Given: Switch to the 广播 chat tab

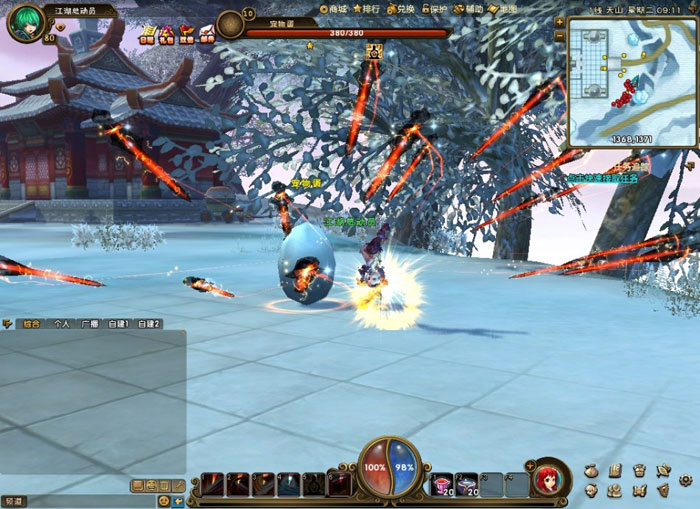Looking at the screenshot, I should click(x=90, y=324).
